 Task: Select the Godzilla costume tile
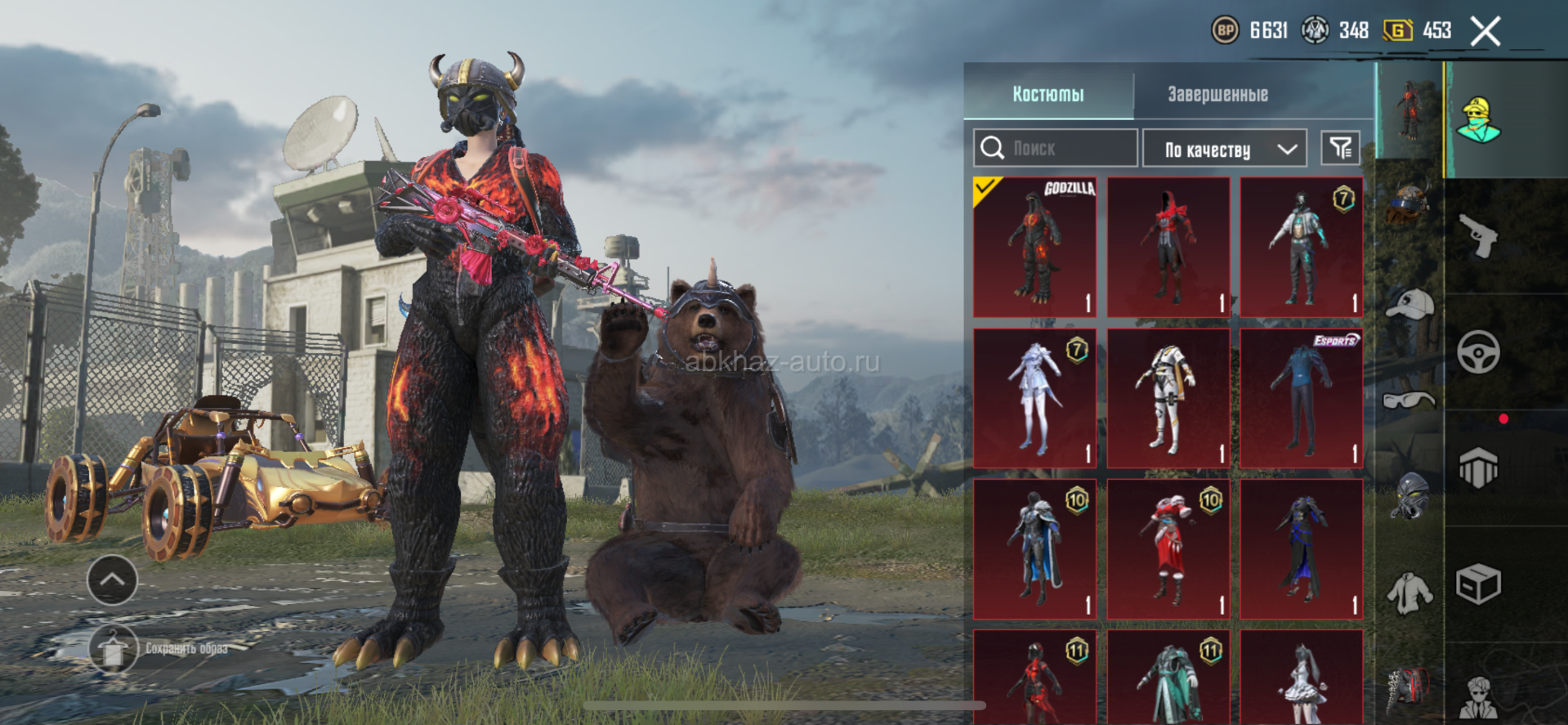1034,247
